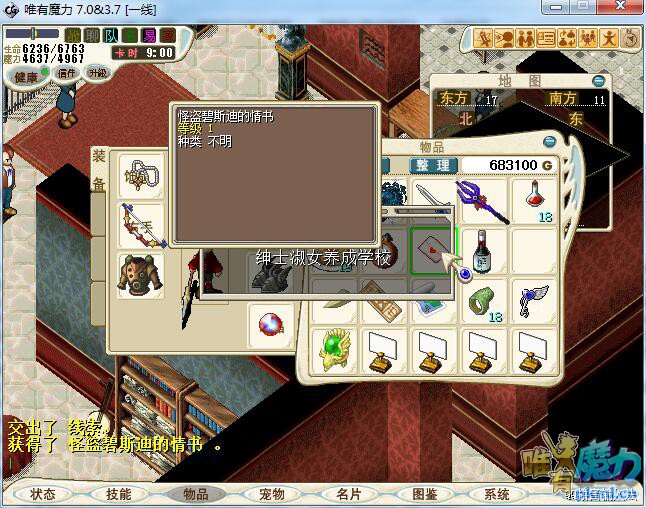Select the winged charm item slot
This screenshot has width=646, height=508.
[x=535, y=300]
